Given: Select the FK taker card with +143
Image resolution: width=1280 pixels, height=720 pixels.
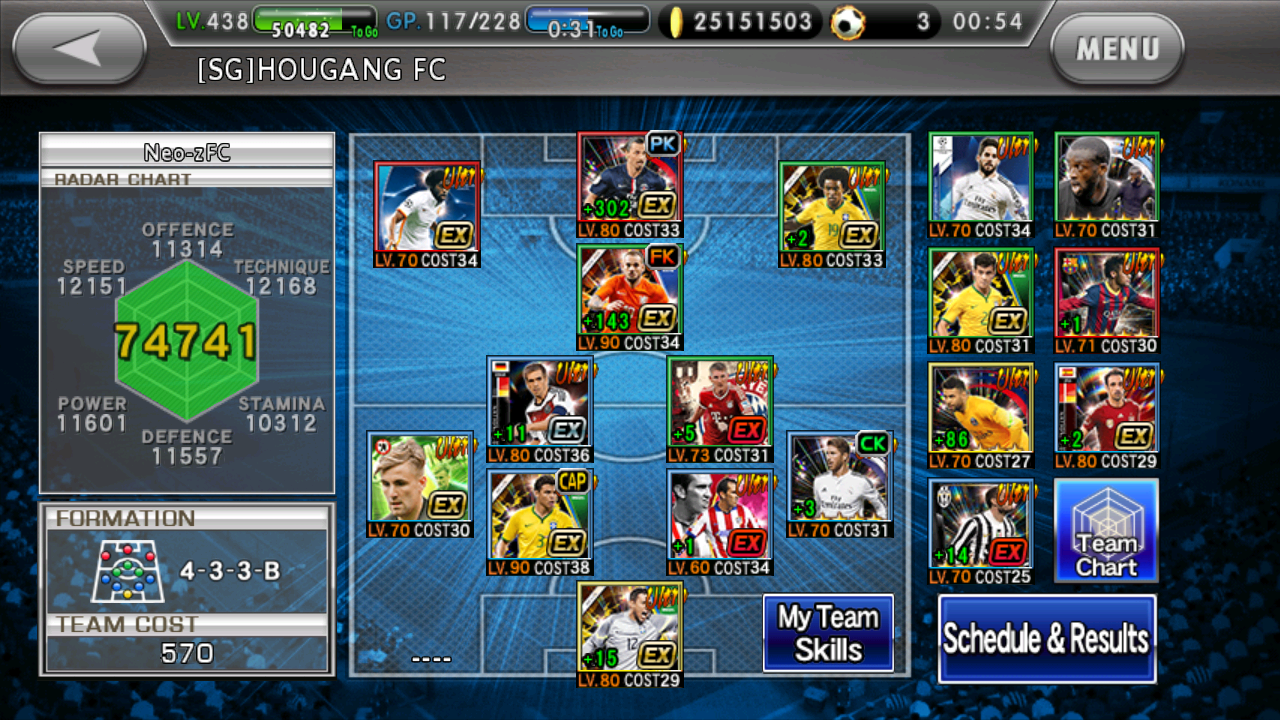Looking at the screenshot, I should (629, 295).
